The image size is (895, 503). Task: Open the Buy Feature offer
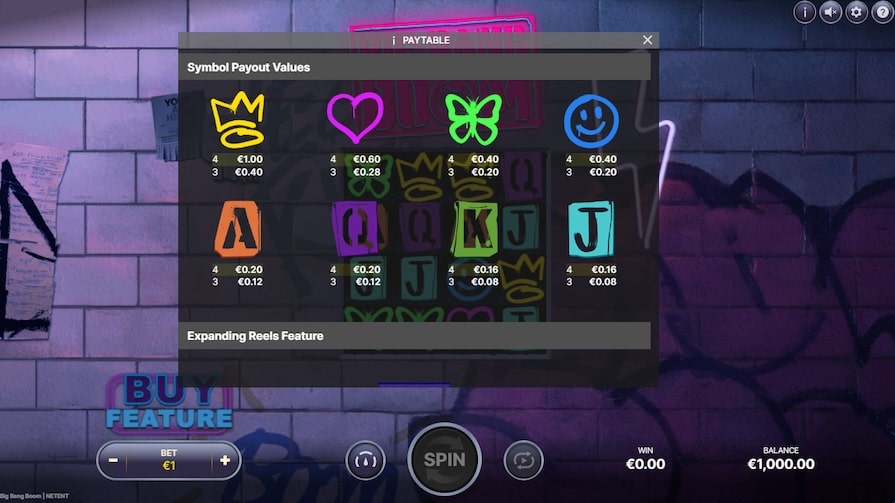169,402
